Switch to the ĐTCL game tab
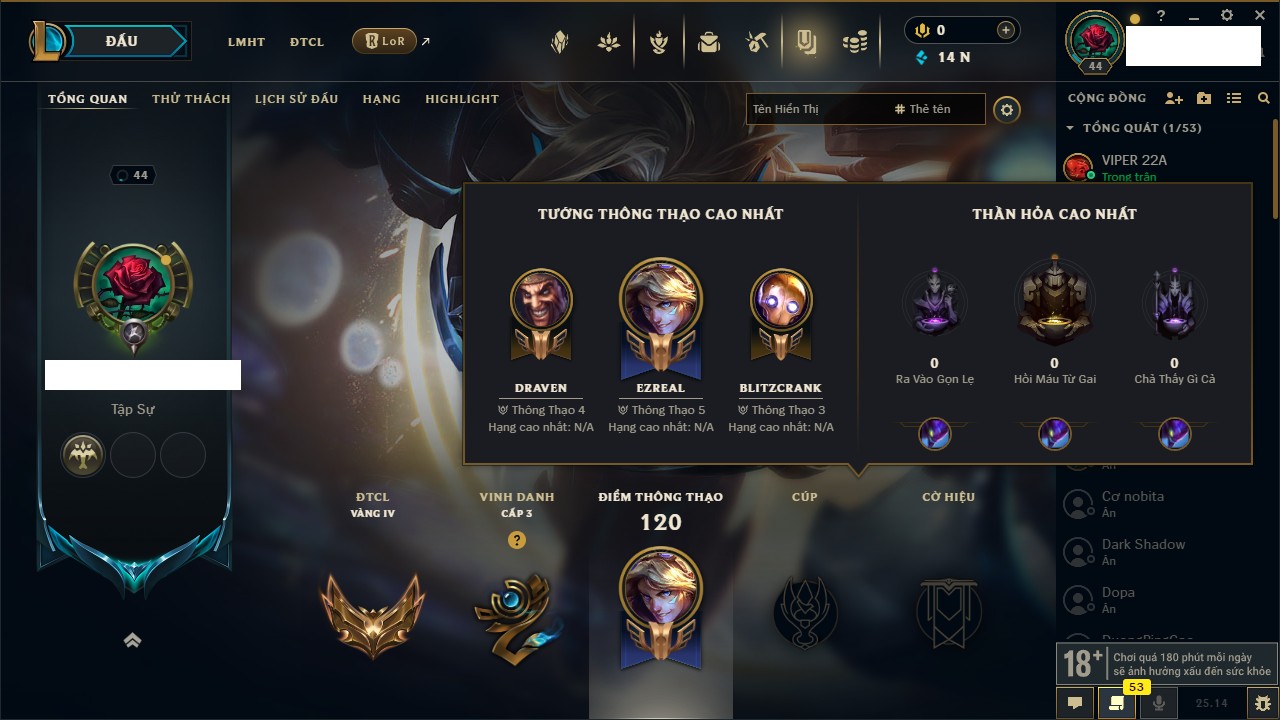This screenshot has width=1280, height=720. point(307,42)
